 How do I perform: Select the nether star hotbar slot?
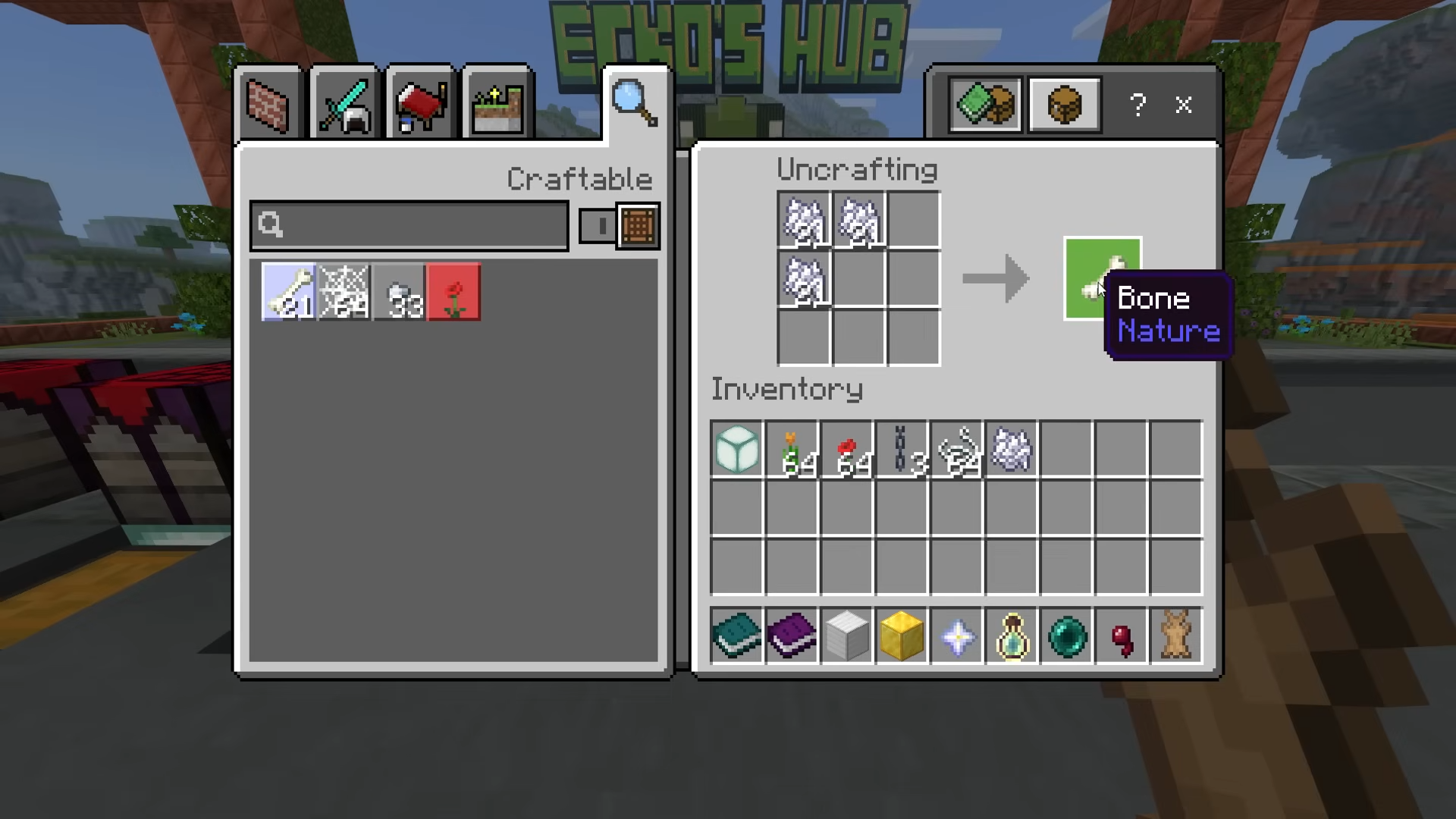[957, 635]
